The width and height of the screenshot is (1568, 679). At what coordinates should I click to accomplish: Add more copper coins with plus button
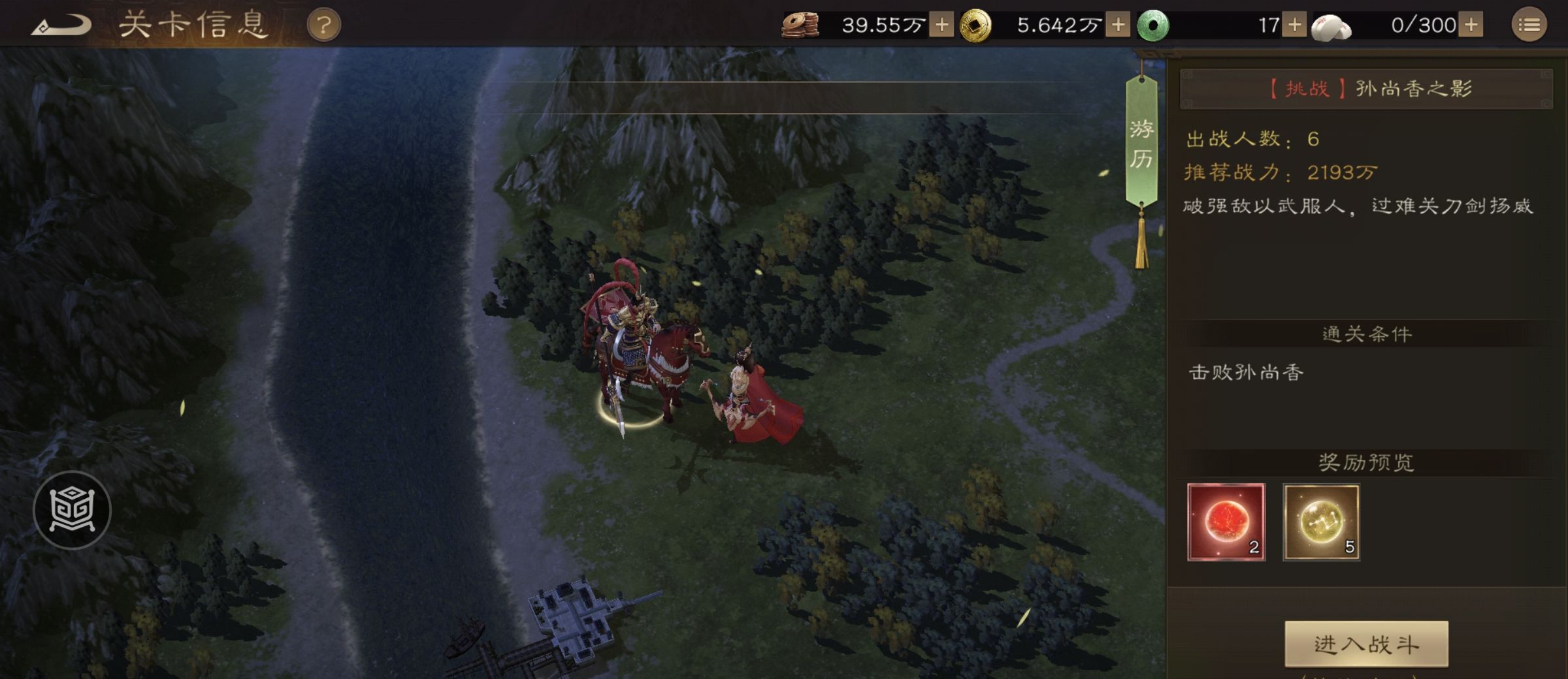pyautogui.click(x=941, y=25)
